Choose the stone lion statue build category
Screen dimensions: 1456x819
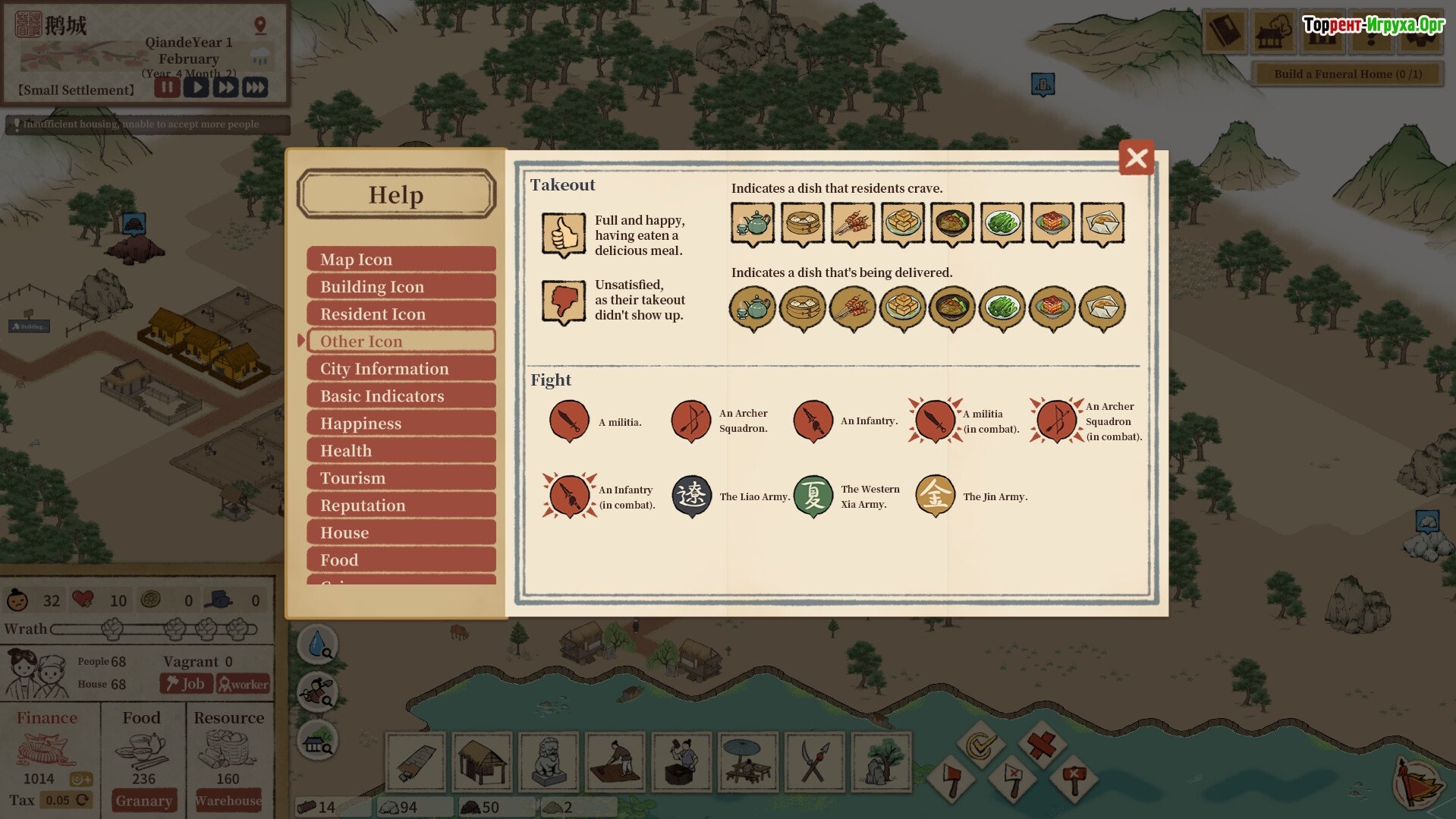(x=548, y=761)
